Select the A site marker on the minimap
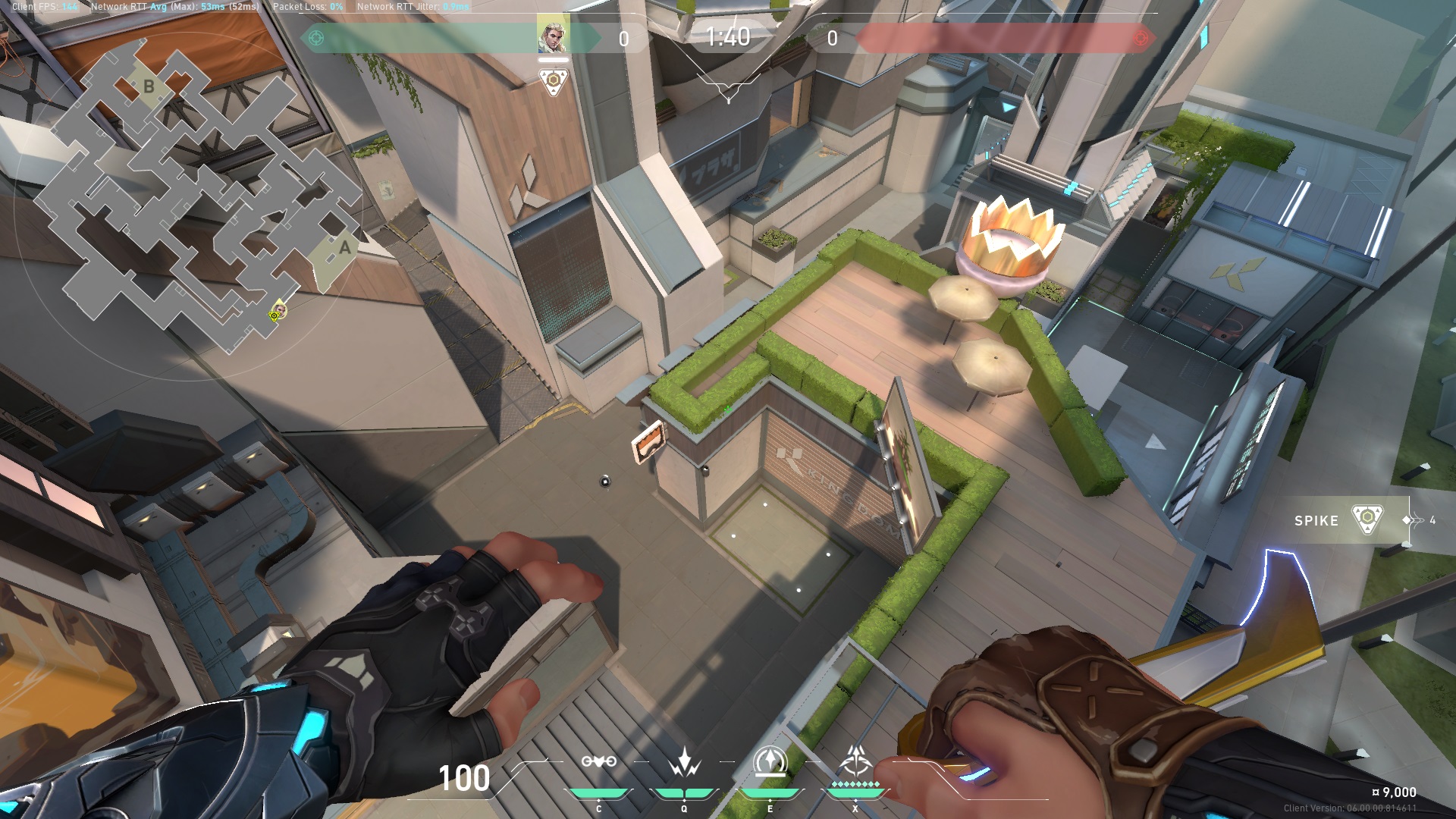The height and width of the screenshot is (819, 1456). pos(345,247)
